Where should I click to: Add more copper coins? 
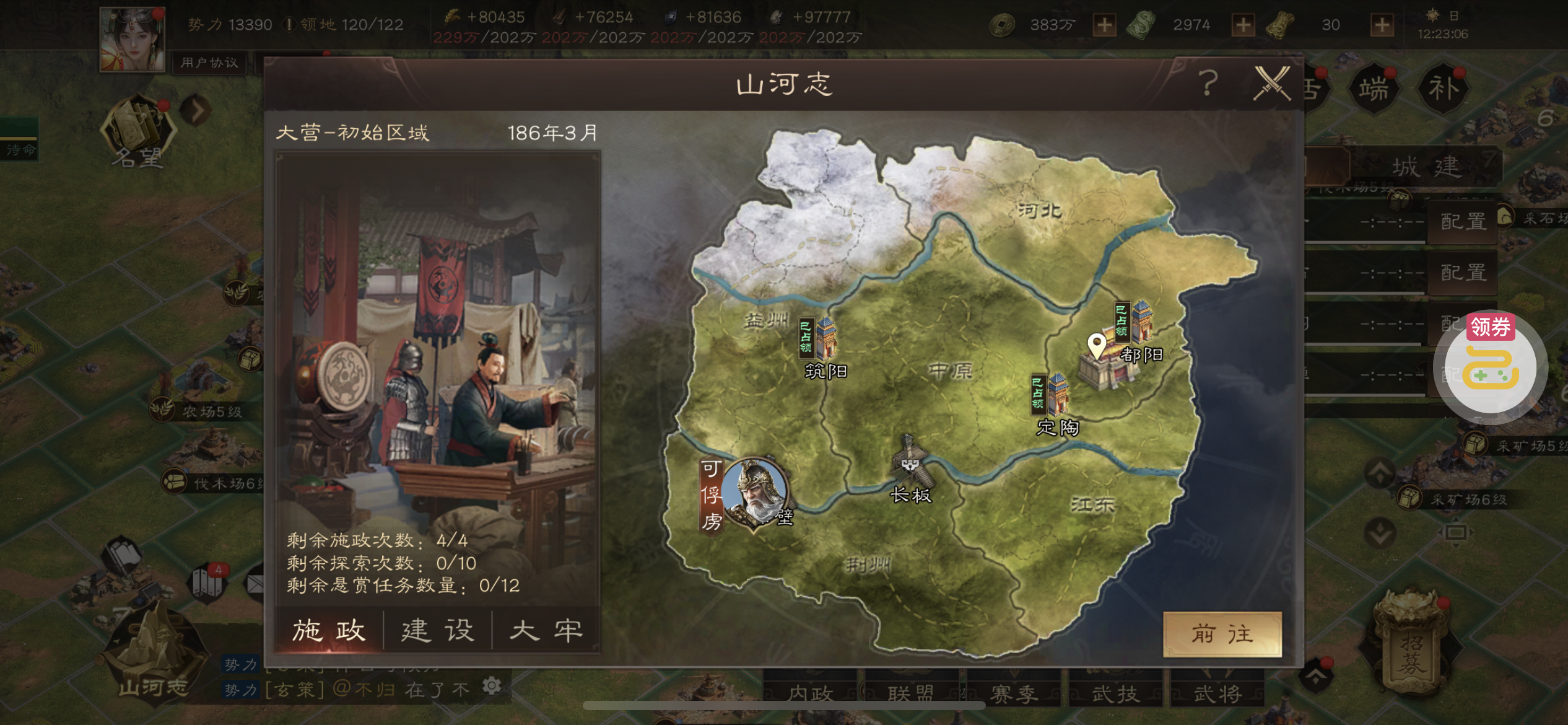[1104, 25]
